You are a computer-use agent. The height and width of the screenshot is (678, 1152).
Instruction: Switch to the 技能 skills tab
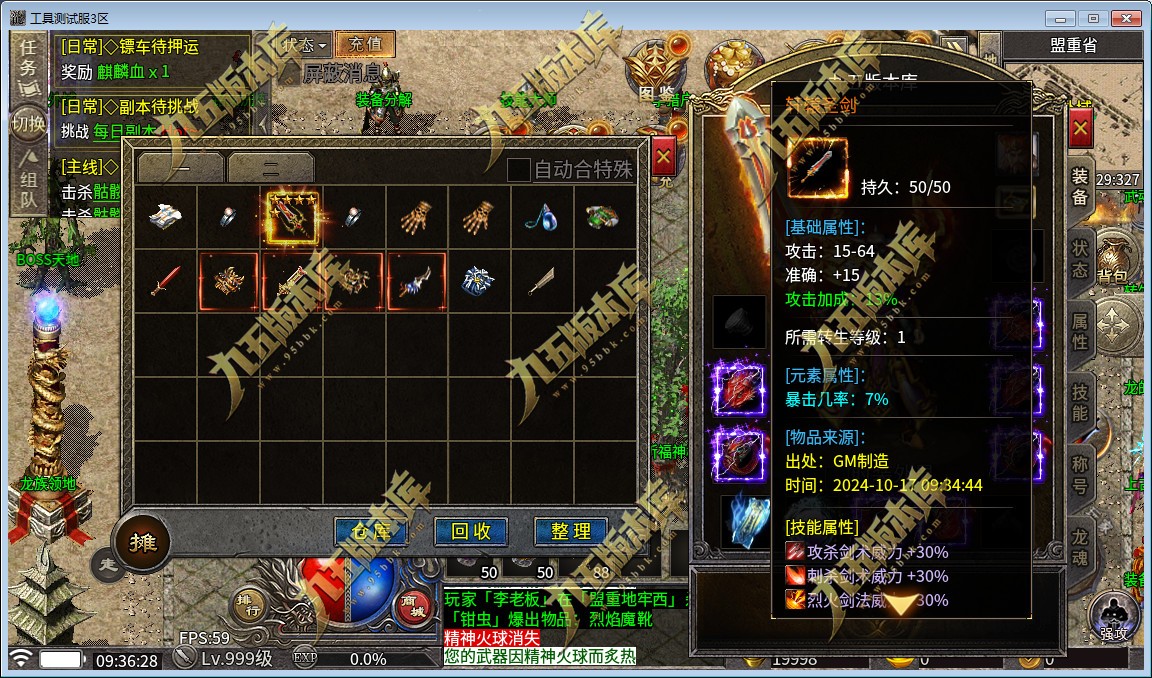(x=1080, y=401)
